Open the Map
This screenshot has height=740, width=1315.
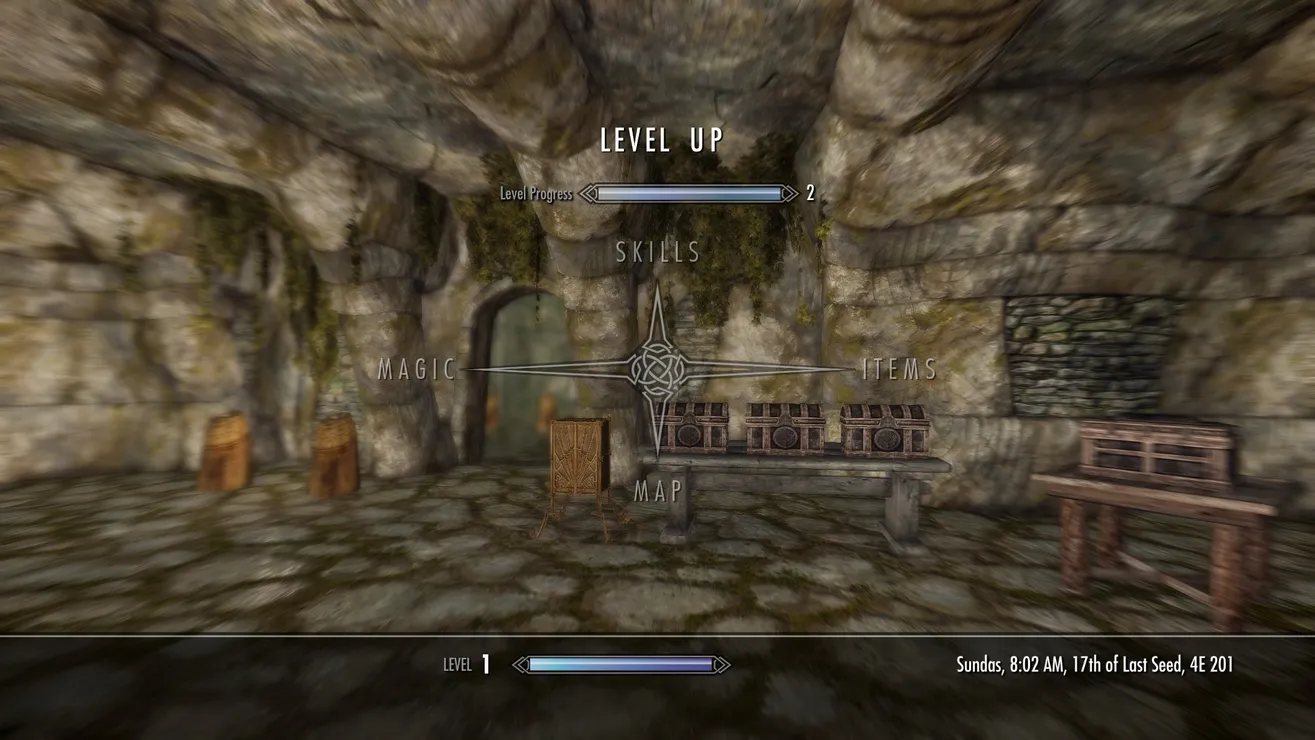click(x=658, y=491)
